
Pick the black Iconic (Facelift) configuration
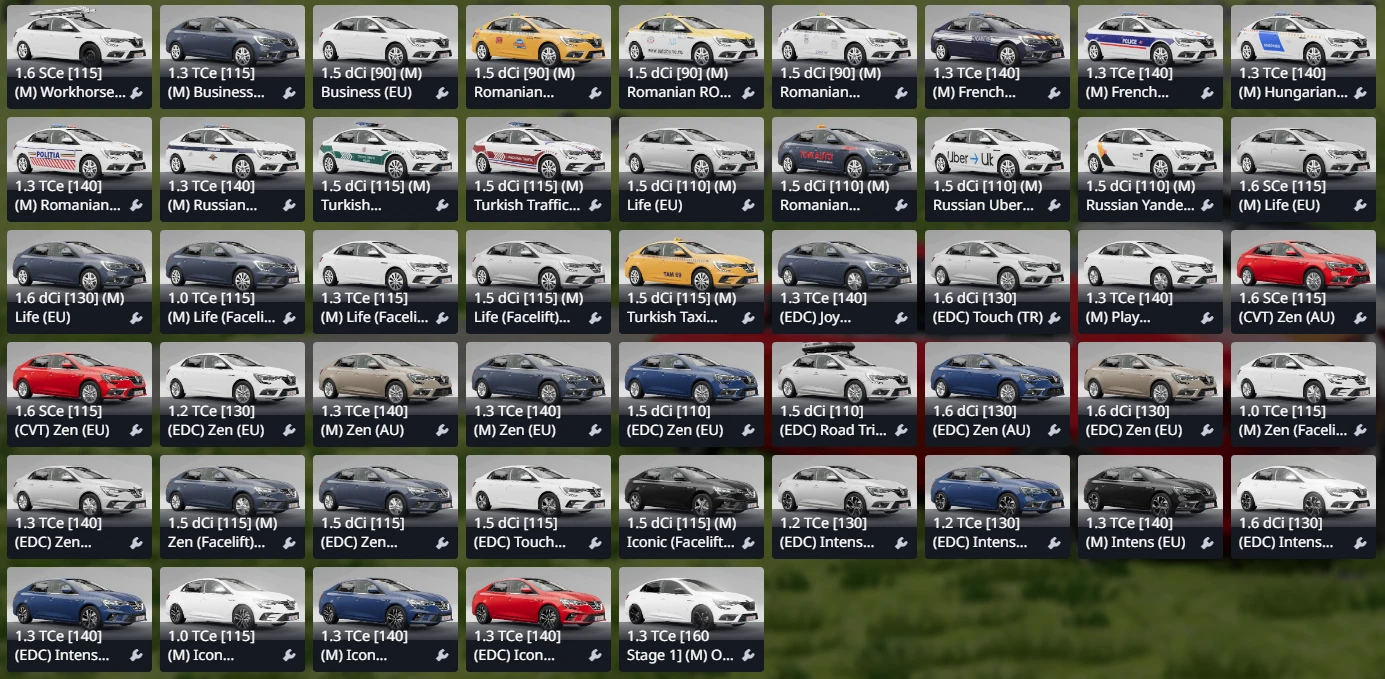click(x=691, y=506)
